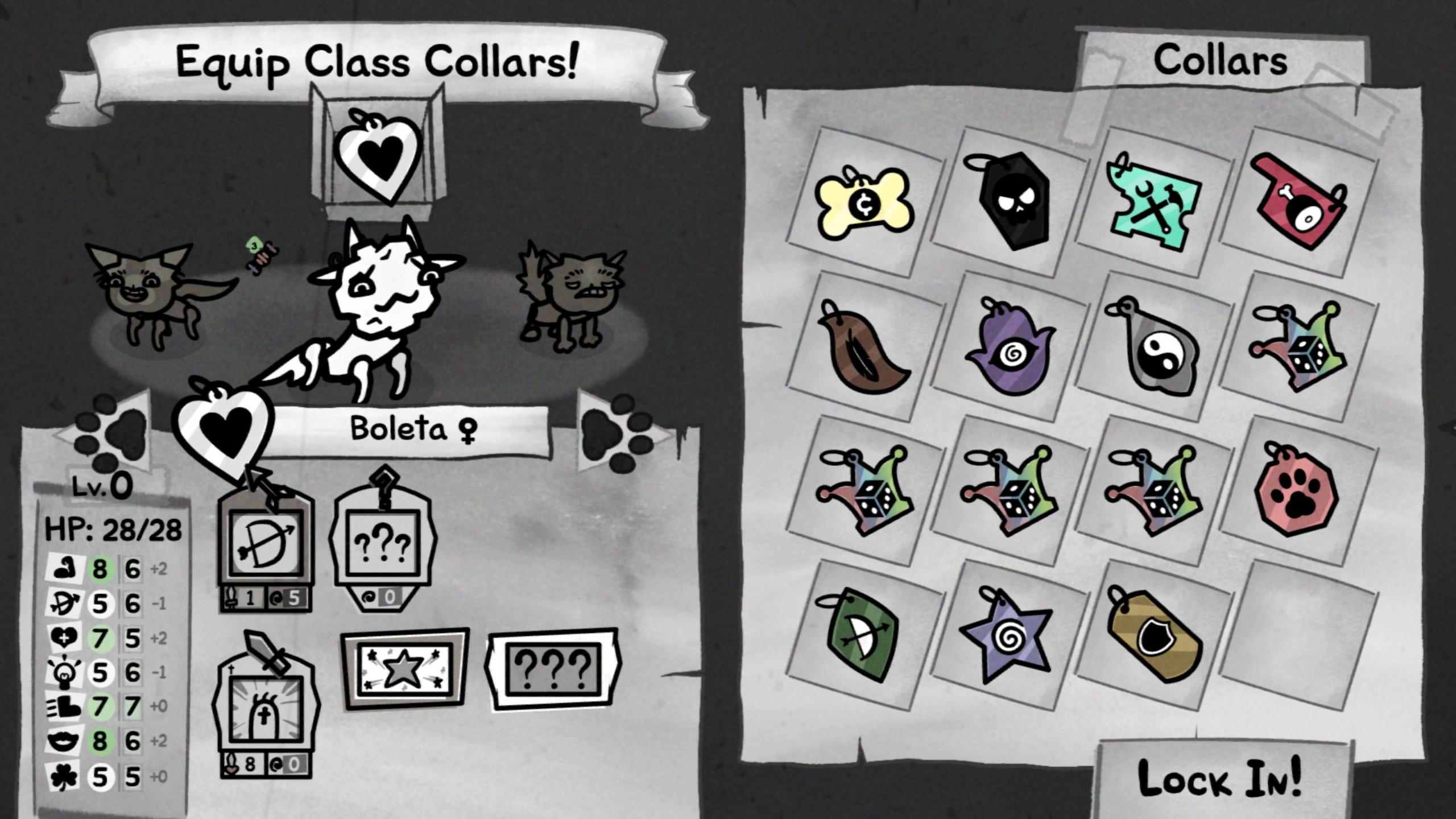Open the bow-and-arrow ability tag
1456x819 pixels.
click(x=265, y=543)
